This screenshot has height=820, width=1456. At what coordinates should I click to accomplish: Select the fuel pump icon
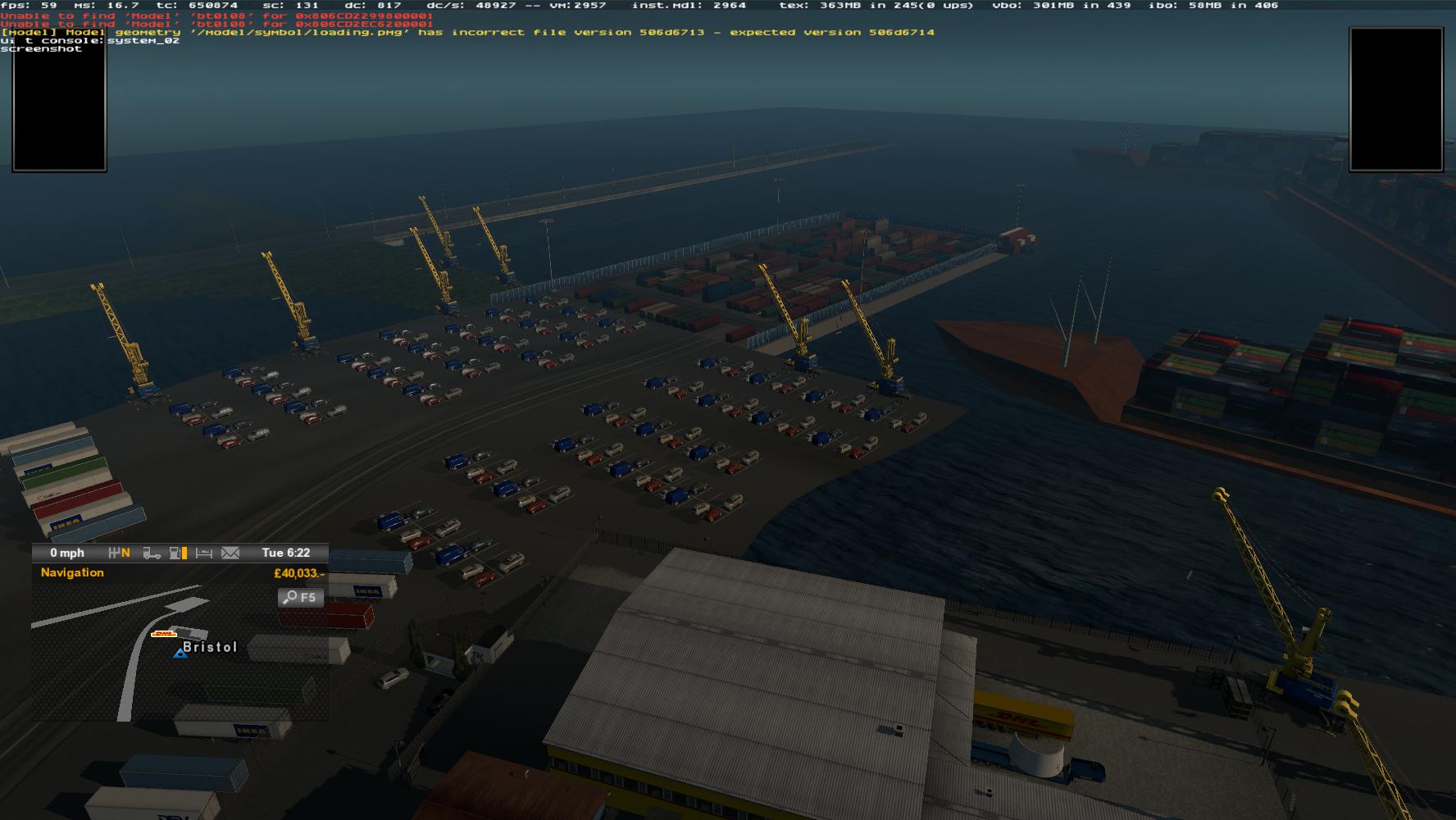pos(176,553)
